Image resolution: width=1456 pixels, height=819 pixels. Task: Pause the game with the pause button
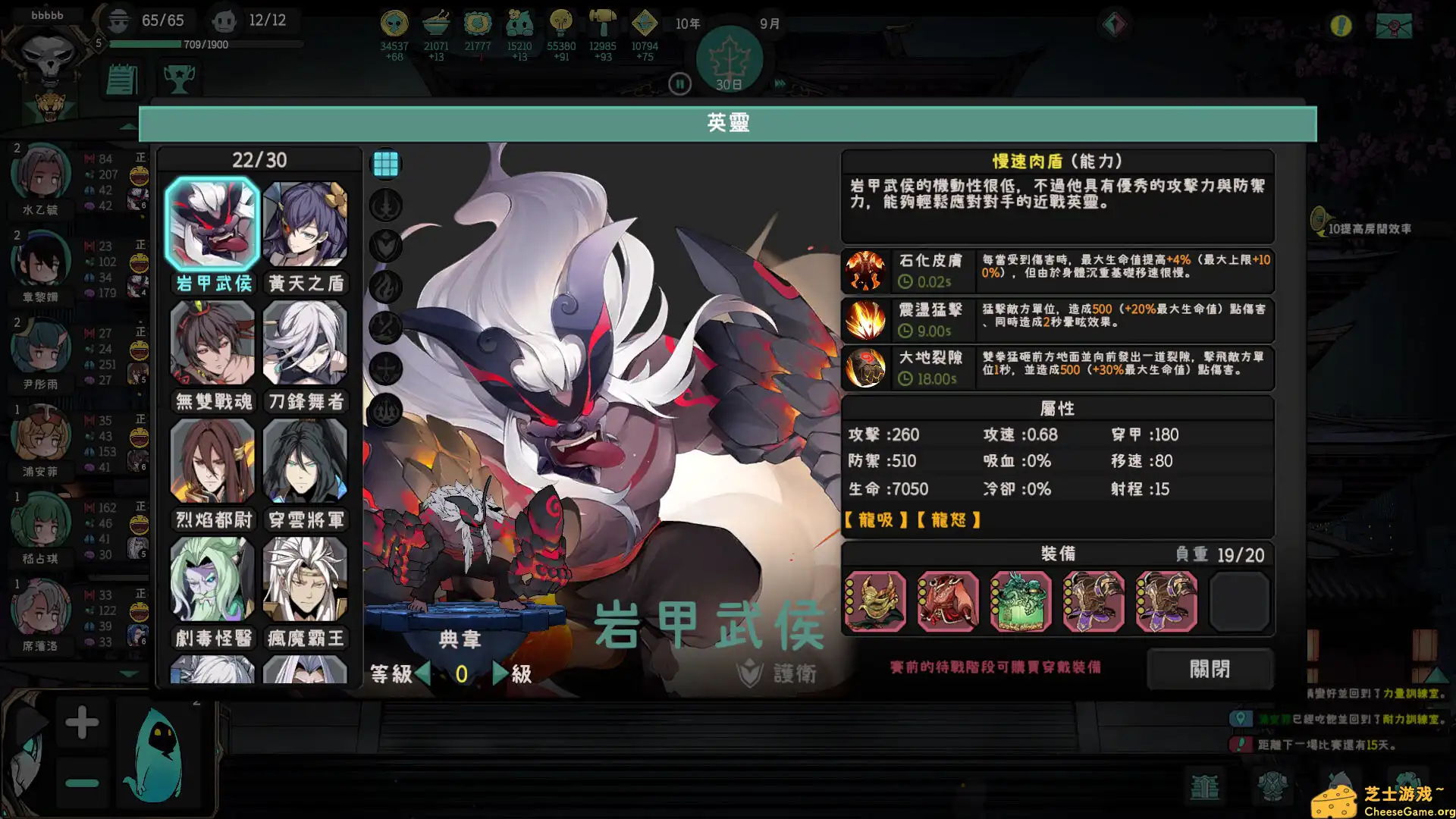pos(679,84)
